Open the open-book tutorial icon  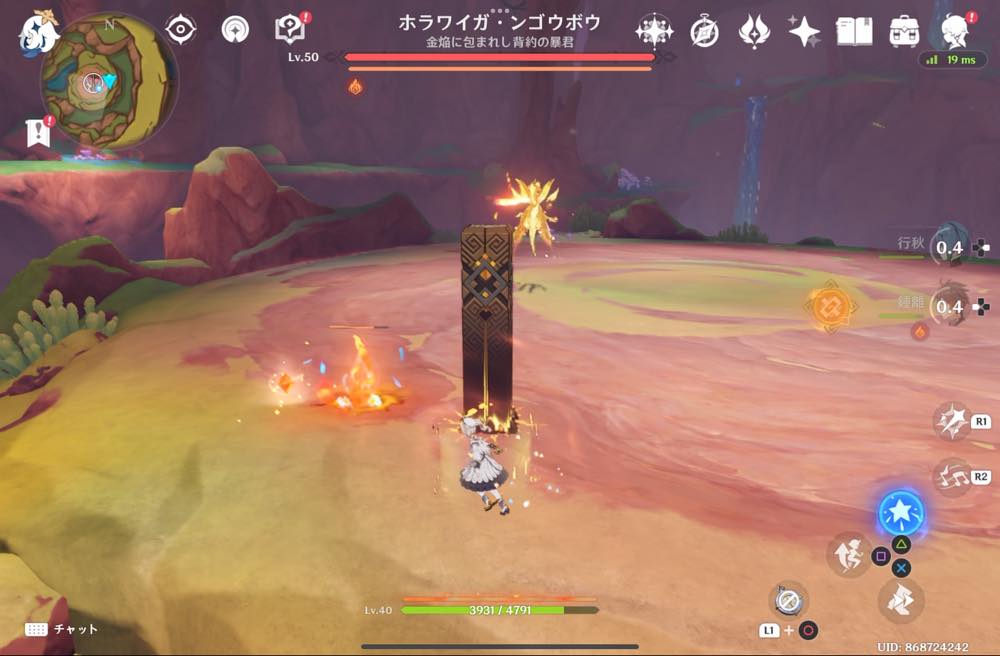pyautogui.click(x=854, y=31)
